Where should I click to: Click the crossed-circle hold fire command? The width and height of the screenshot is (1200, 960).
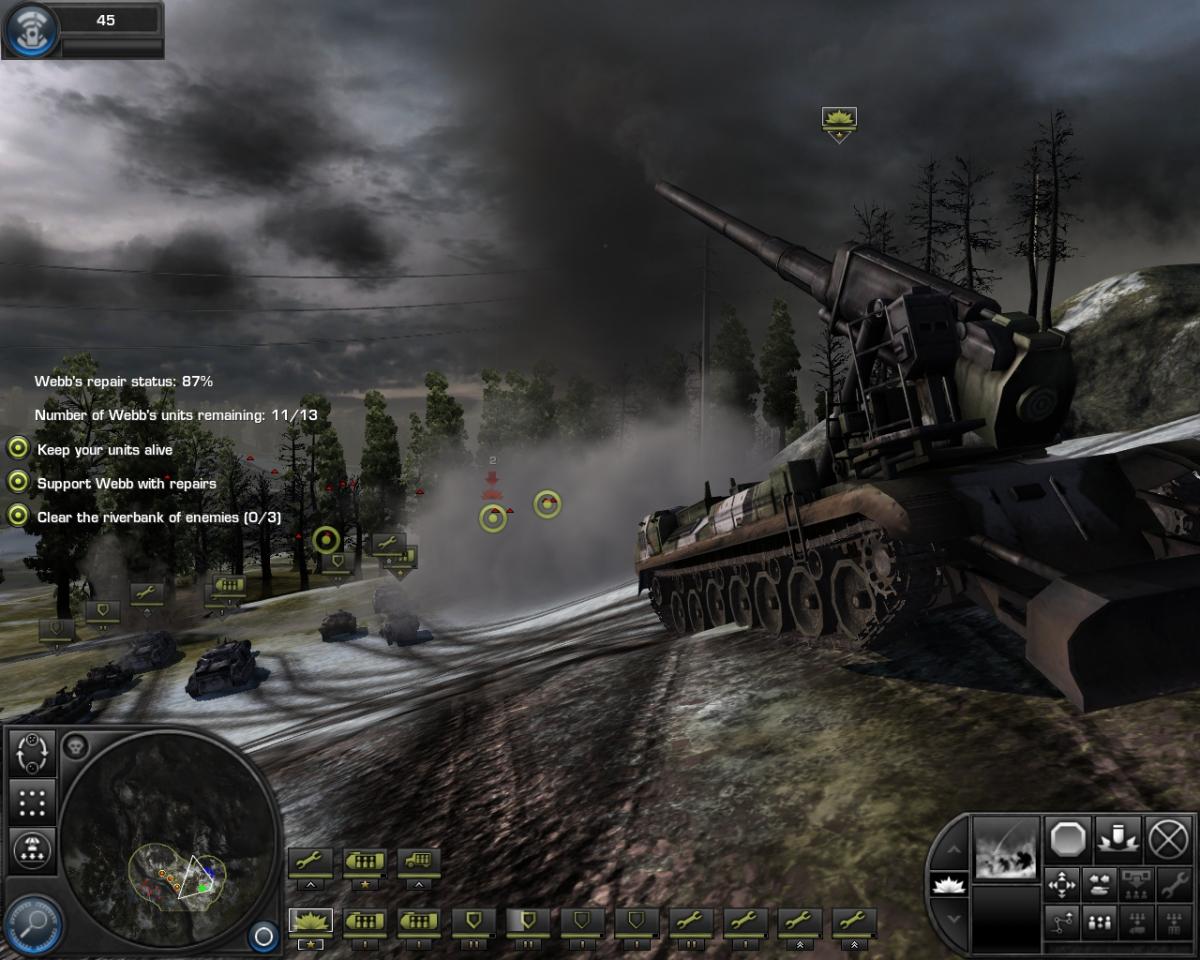pos(1168,838)
